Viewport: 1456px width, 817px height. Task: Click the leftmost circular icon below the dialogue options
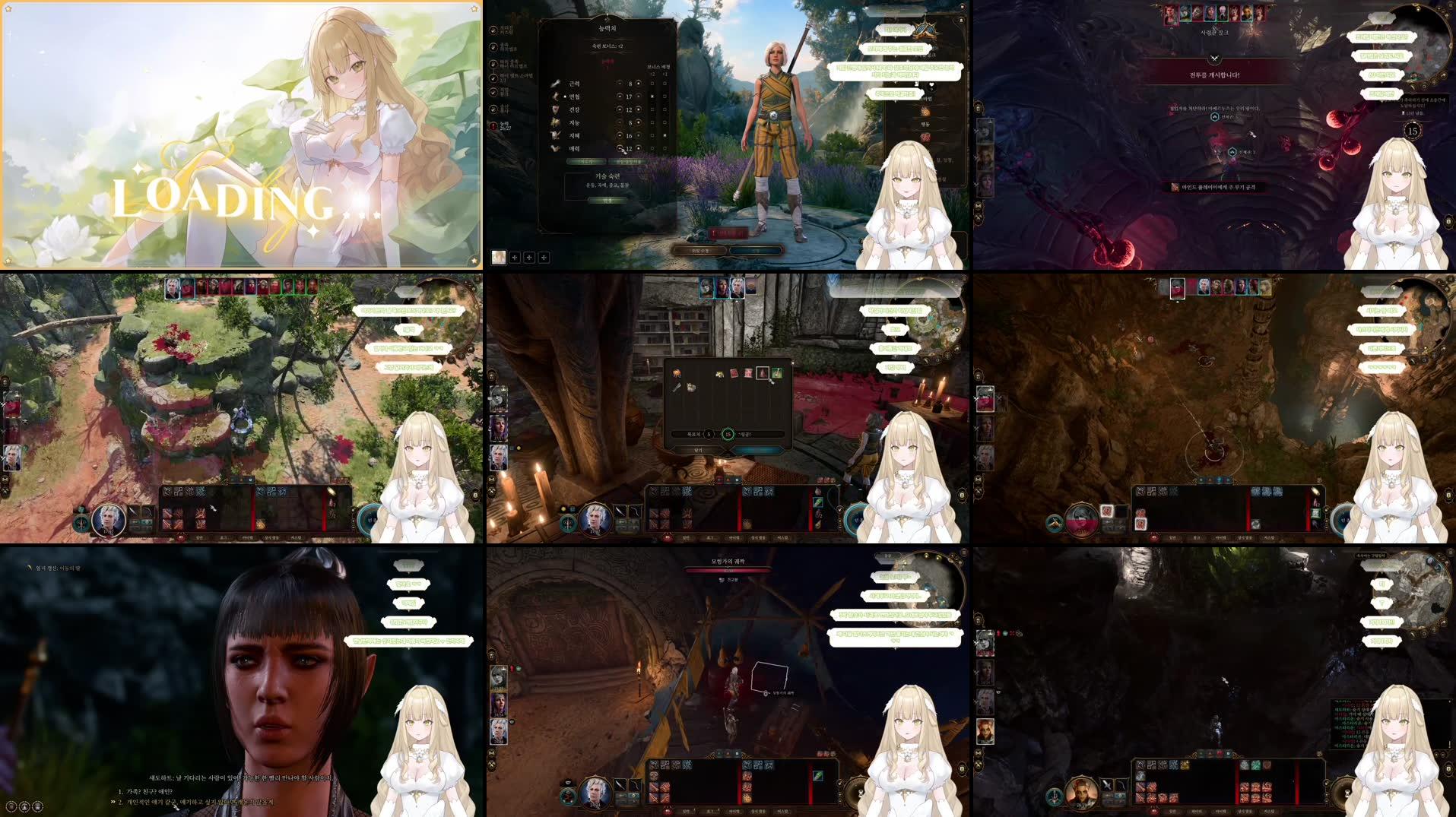tap(10, 807)
